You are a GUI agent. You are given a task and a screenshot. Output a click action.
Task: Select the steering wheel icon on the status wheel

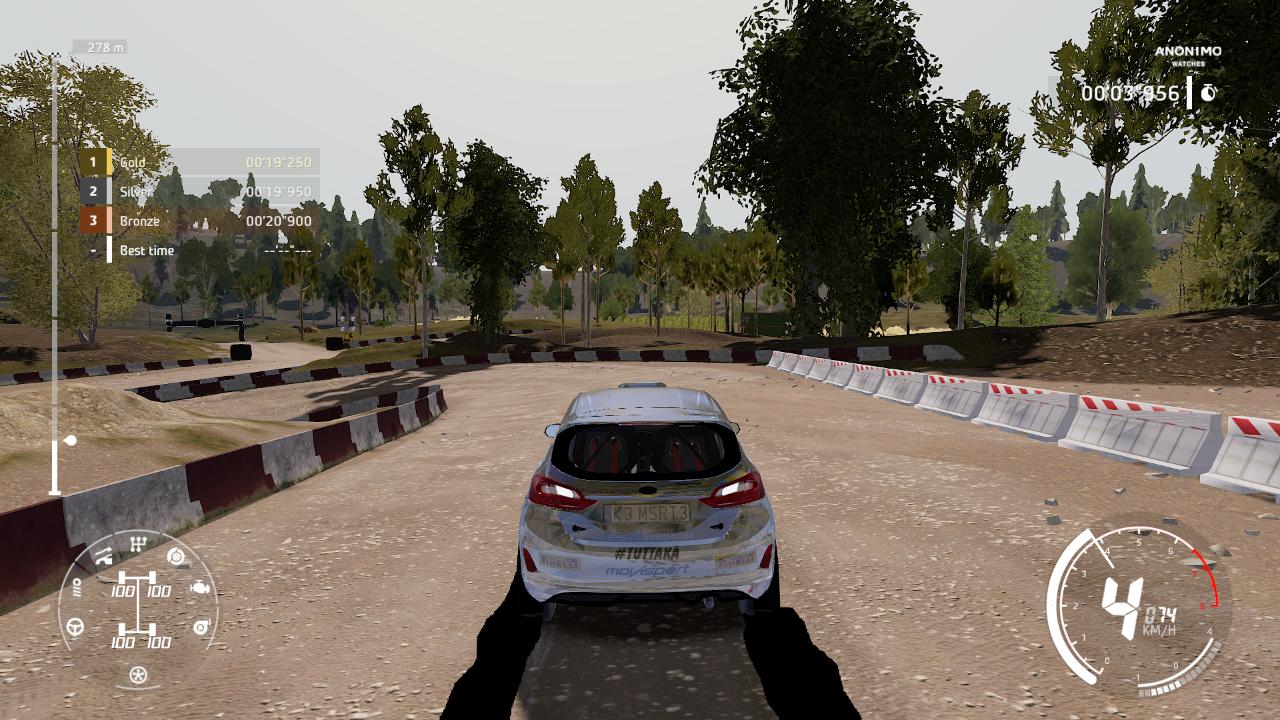pos(74,626)
